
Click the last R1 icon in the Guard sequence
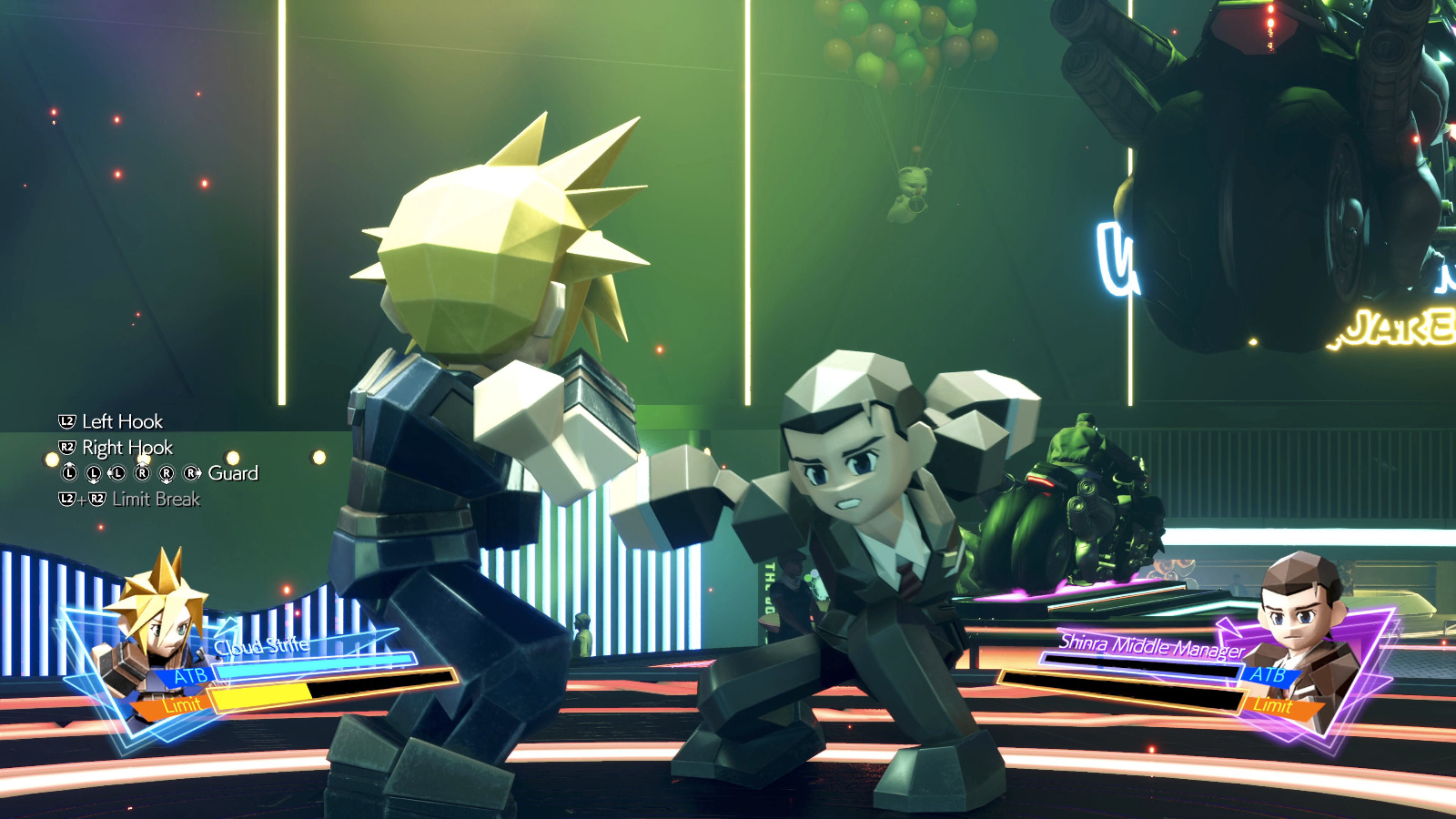pos(190,472)
